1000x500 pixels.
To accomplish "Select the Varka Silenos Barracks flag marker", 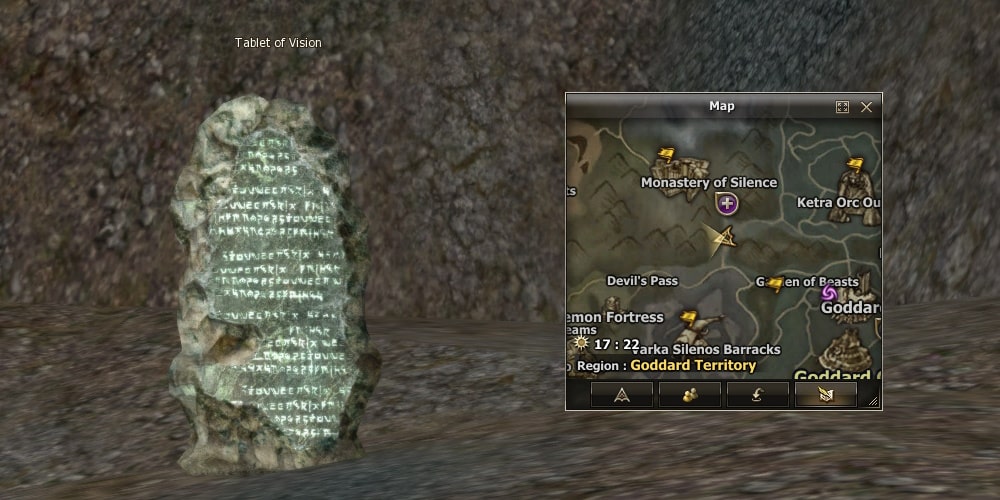I will 688,319.
